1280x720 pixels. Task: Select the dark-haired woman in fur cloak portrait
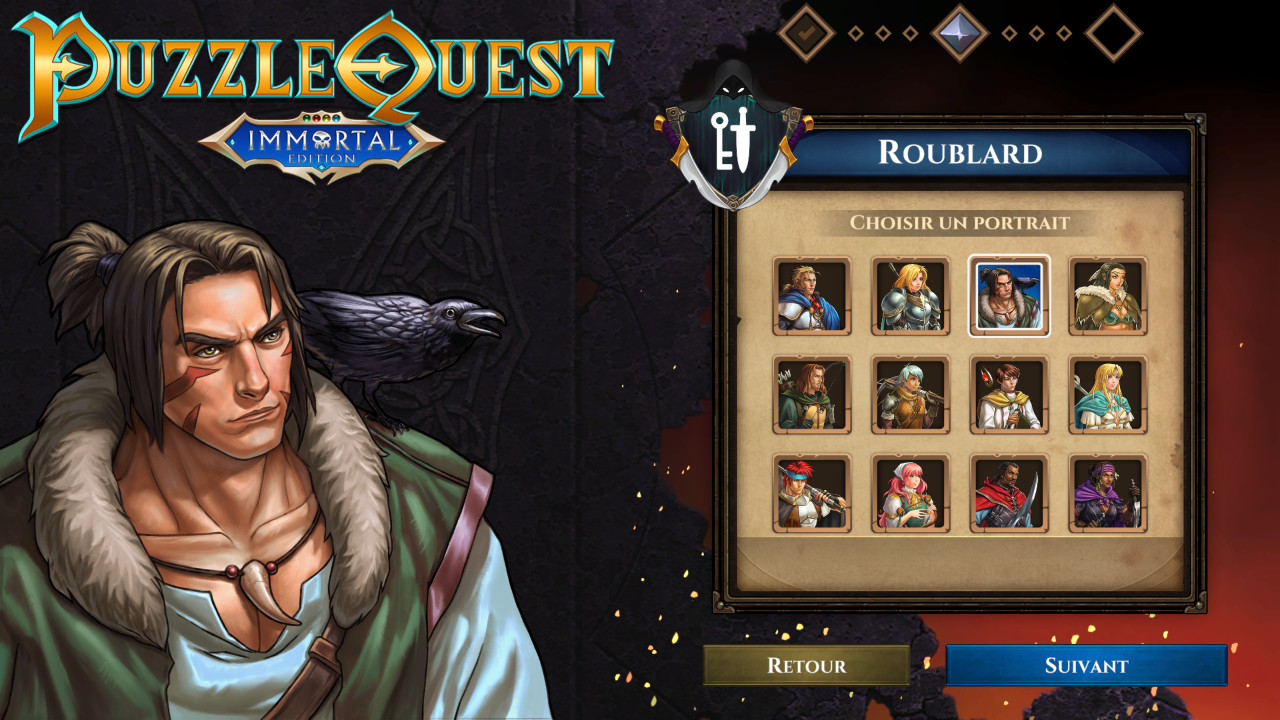point(1108,296)
